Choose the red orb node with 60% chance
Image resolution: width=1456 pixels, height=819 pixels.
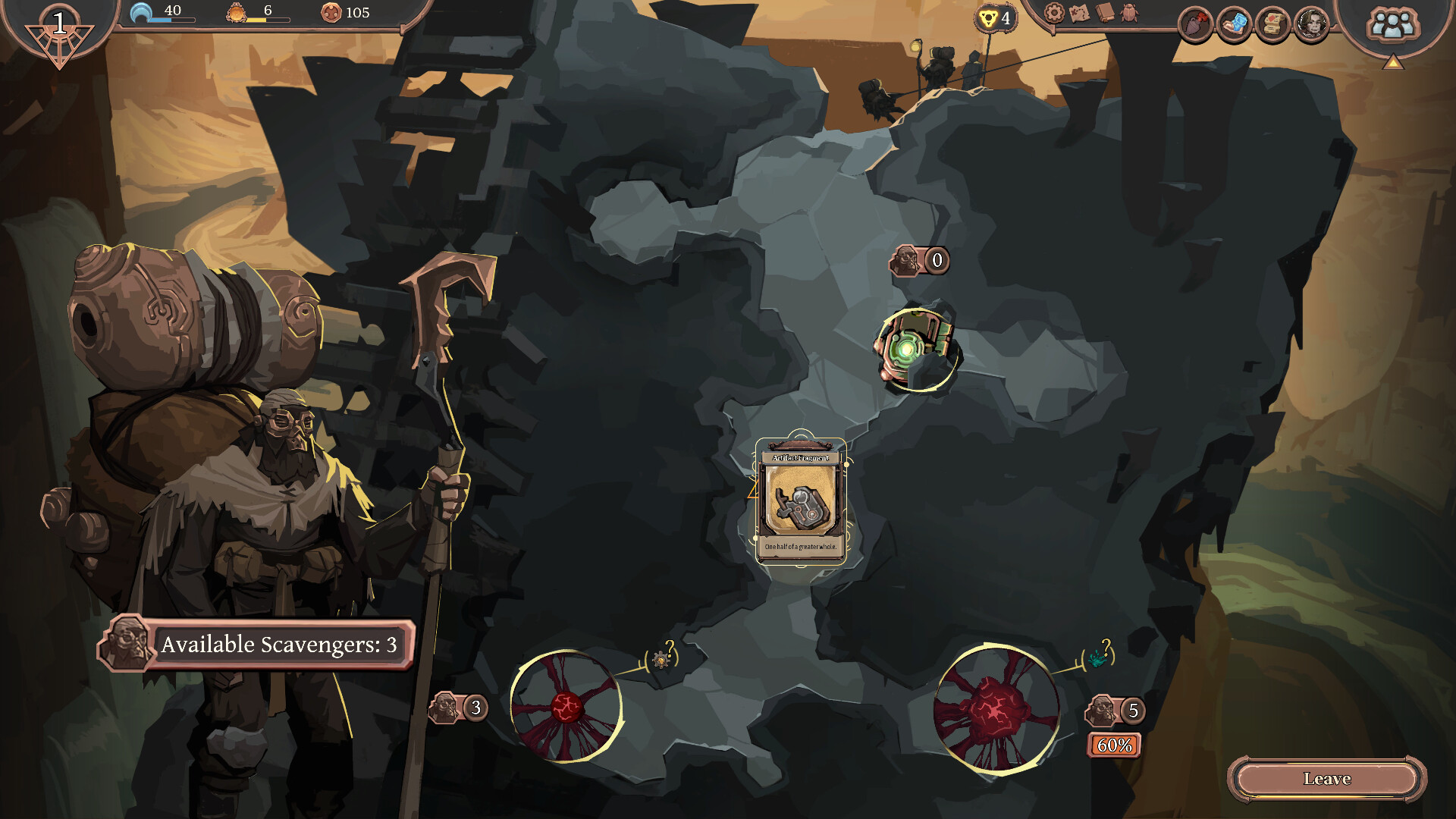(995, 709)
